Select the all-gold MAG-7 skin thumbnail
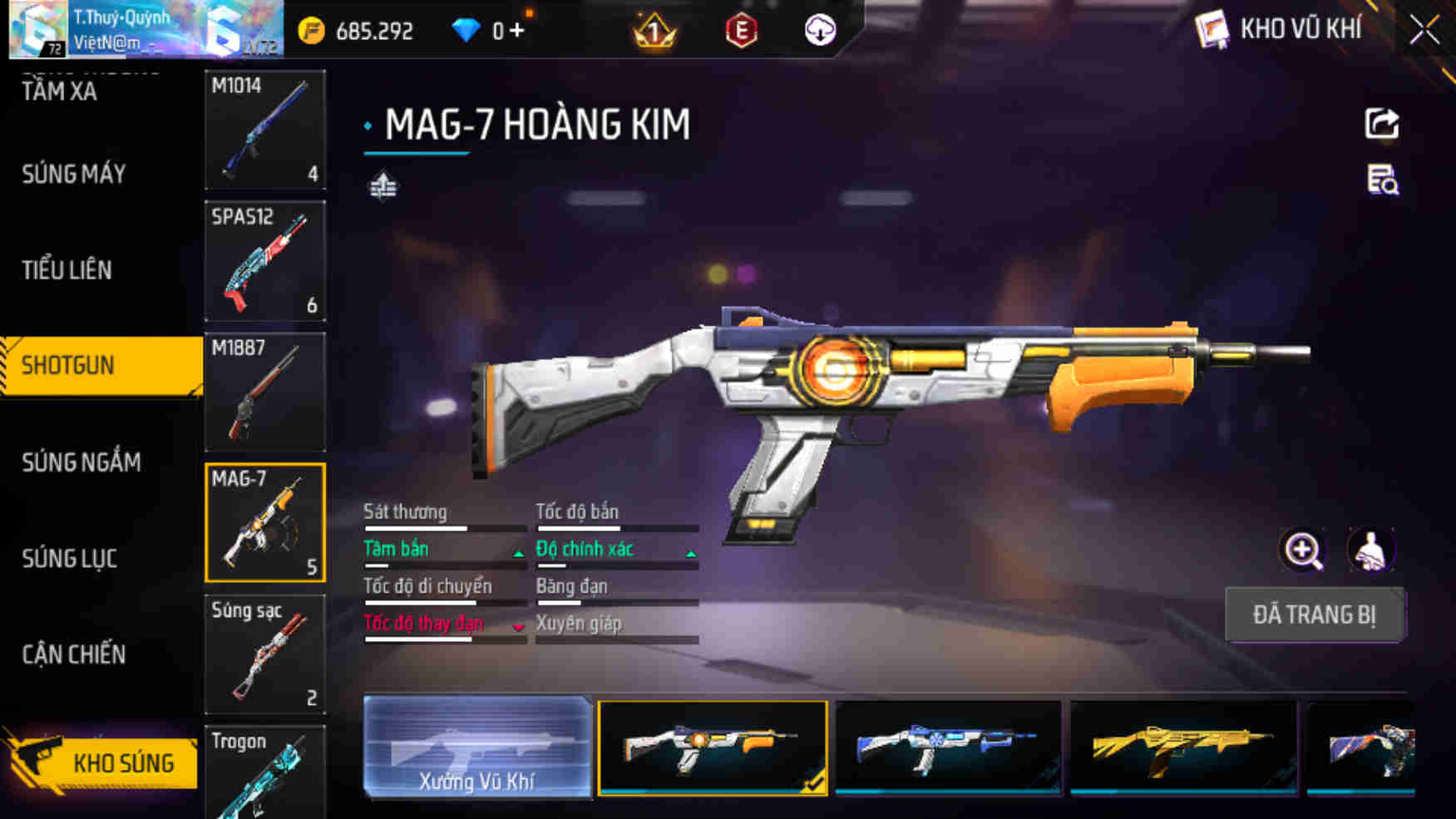The width and height of the screenshot is (1456, 819). tap(1183, 747)
